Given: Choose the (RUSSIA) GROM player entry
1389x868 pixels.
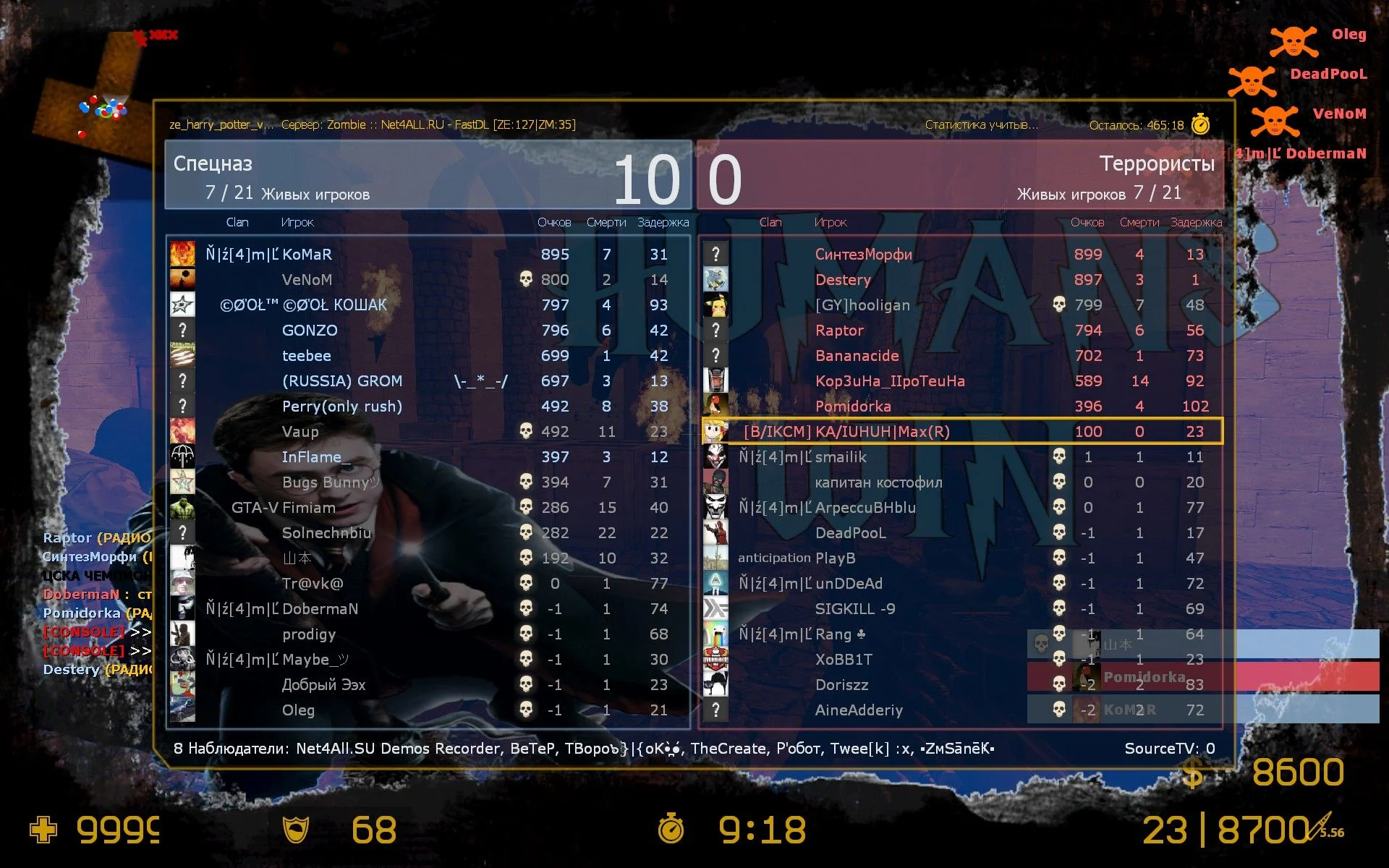Looking at the screenshot, I should coord(341,381).
